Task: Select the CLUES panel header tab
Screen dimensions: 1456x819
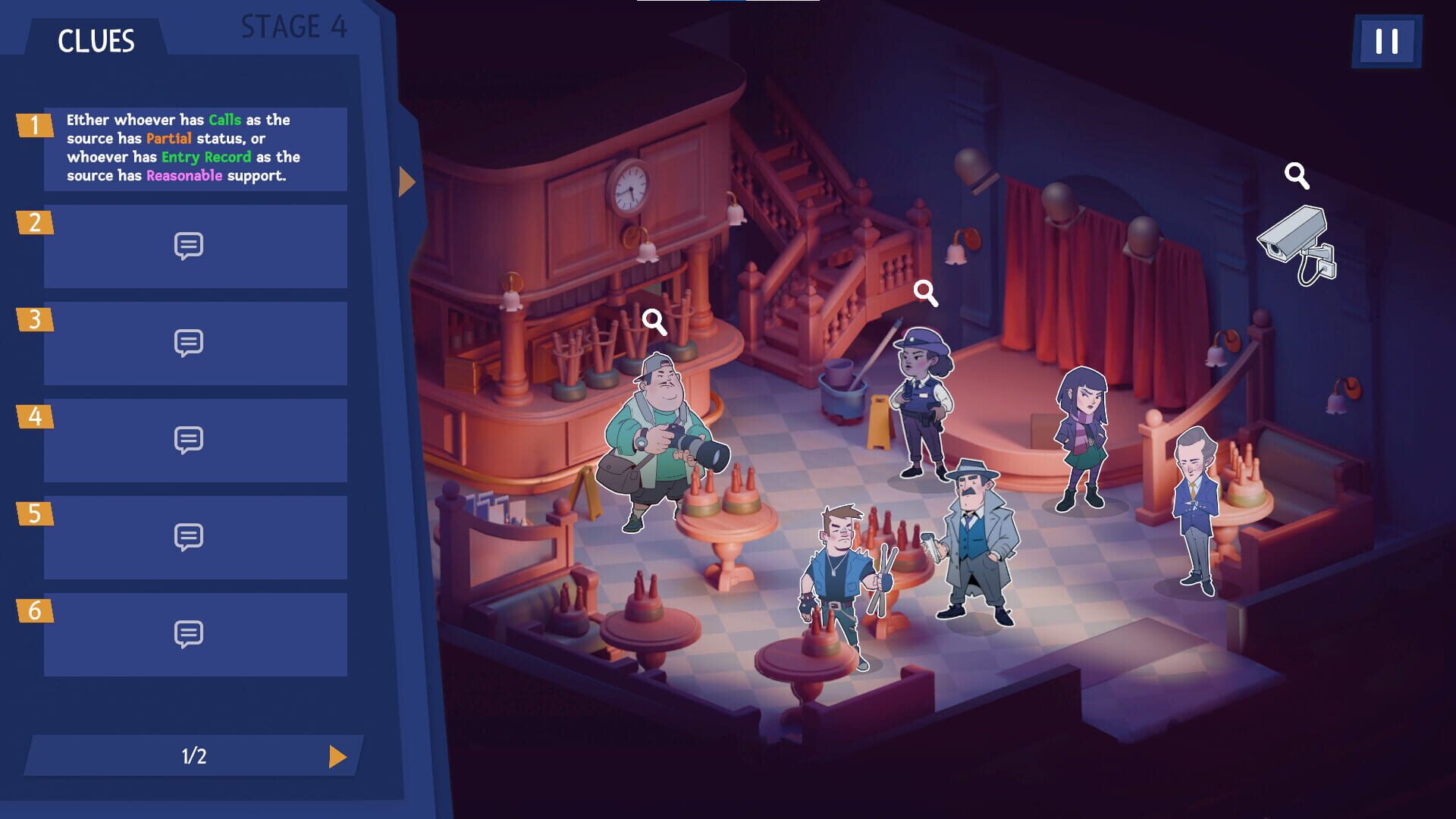Action: point(97,41)
